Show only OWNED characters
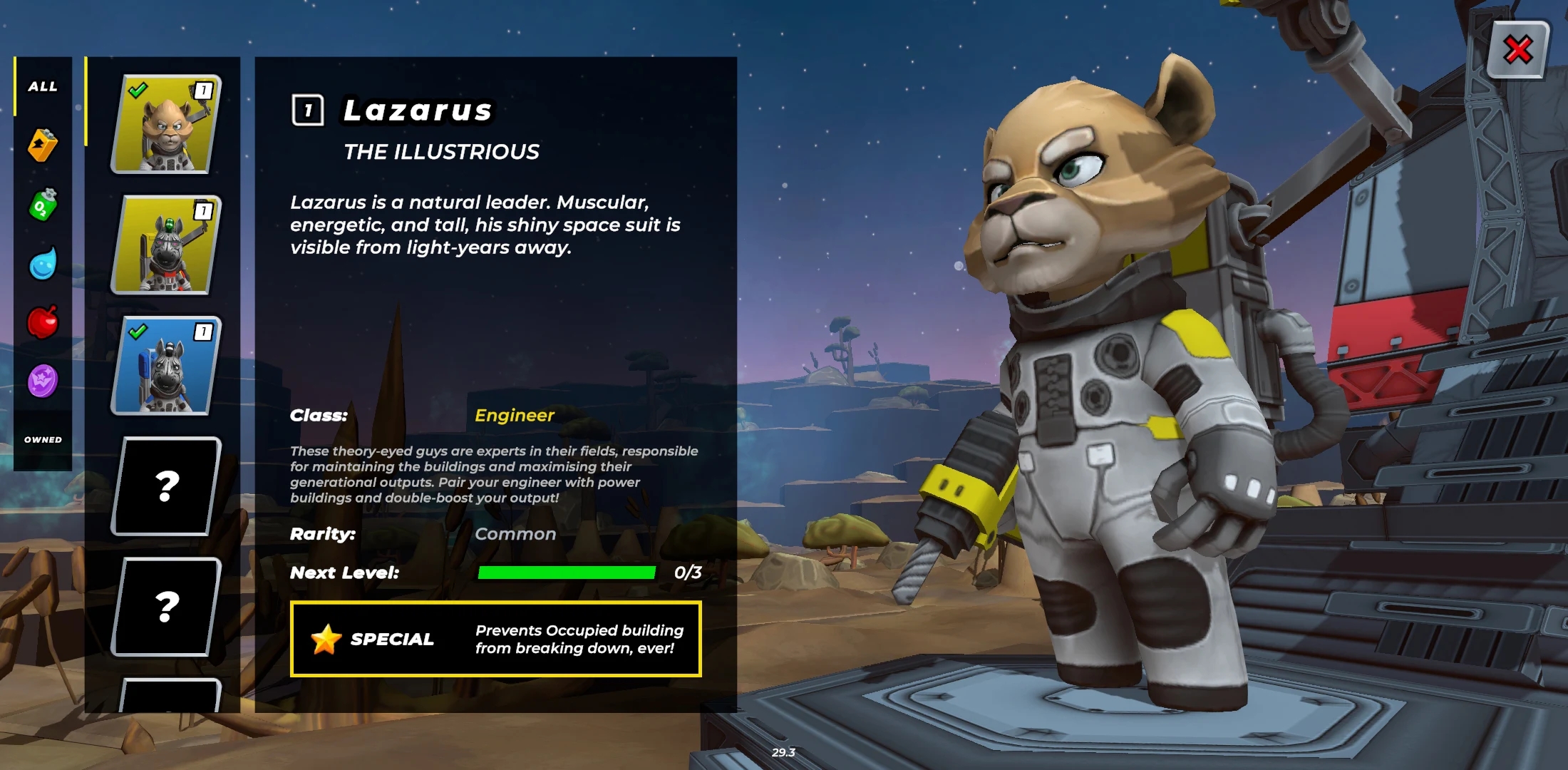1568x770 pixels. [x=43, y=440]
